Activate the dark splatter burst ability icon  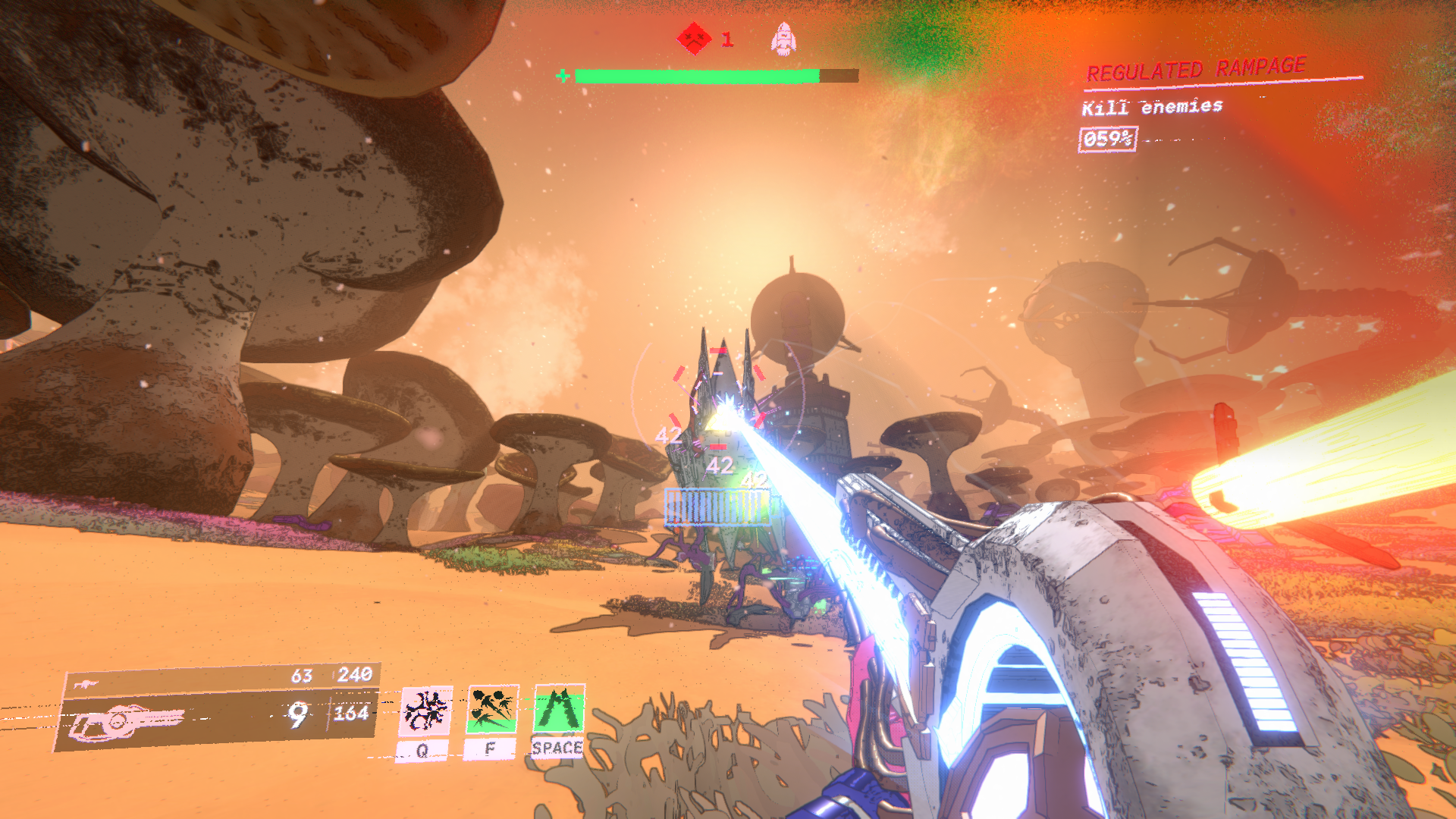[425, 711]
